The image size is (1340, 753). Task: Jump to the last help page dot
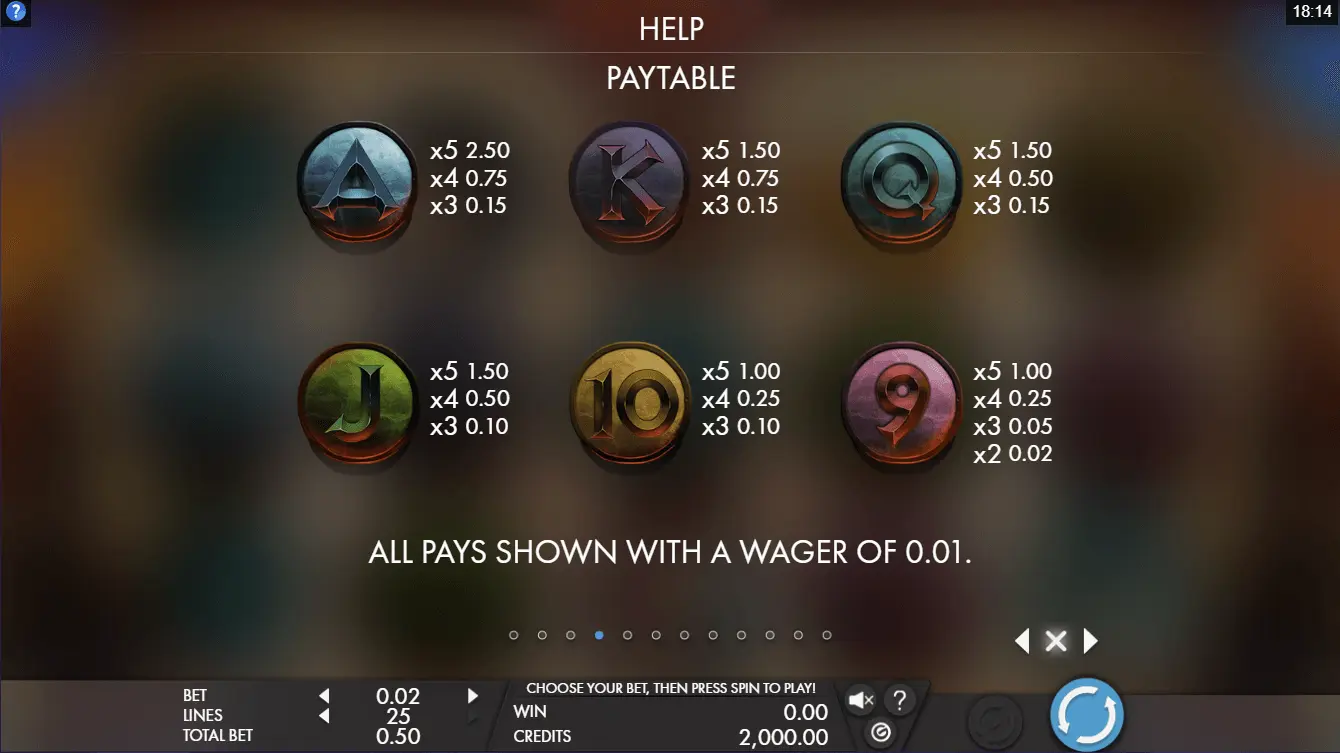point(827,635)
